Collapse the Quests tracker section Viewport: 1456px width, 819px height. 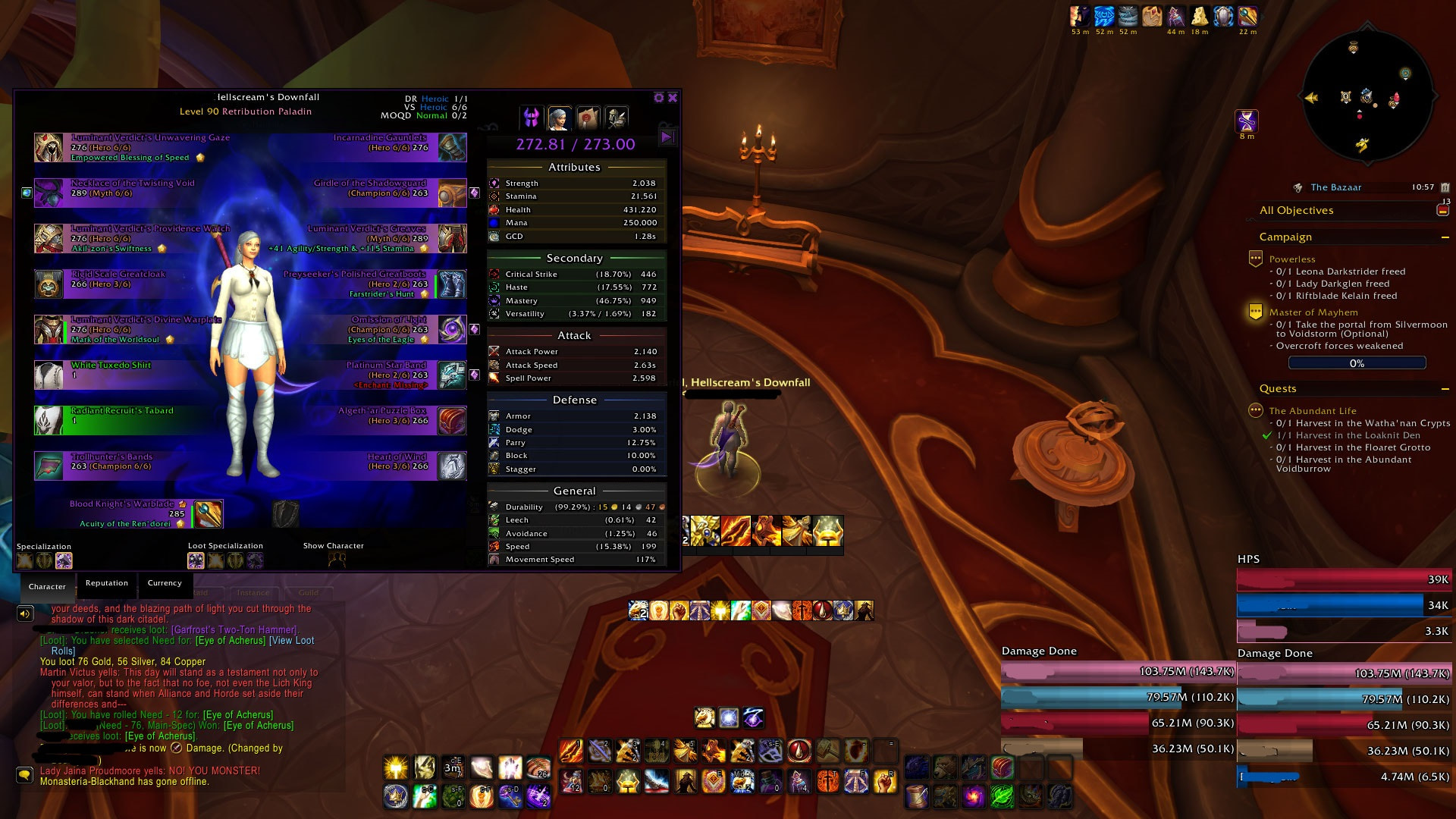(1445, 389)
